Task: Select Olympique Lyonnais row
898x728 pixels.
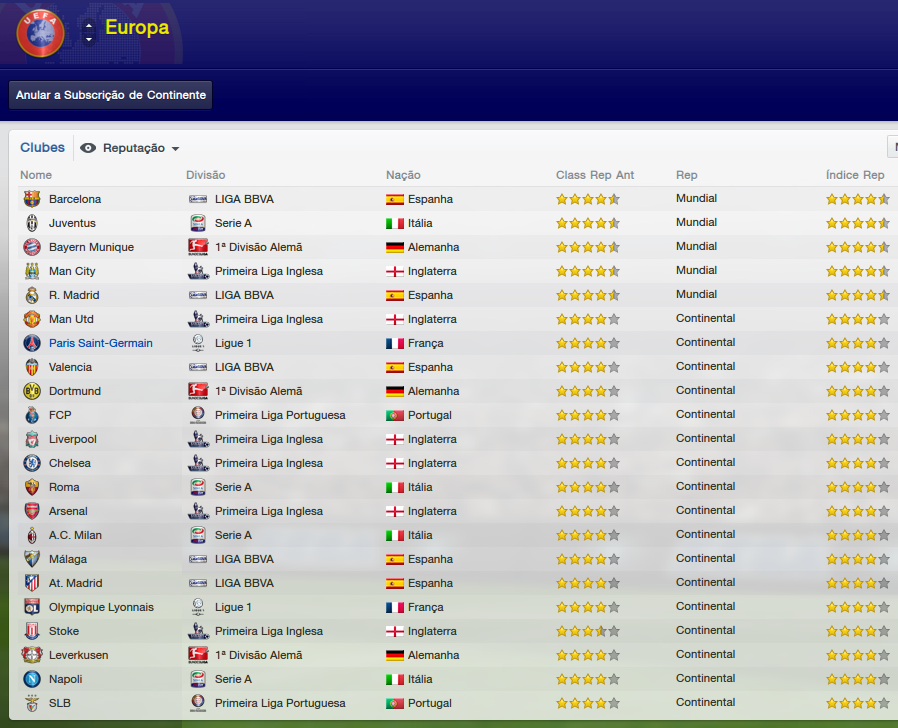Action: point(101,607)
